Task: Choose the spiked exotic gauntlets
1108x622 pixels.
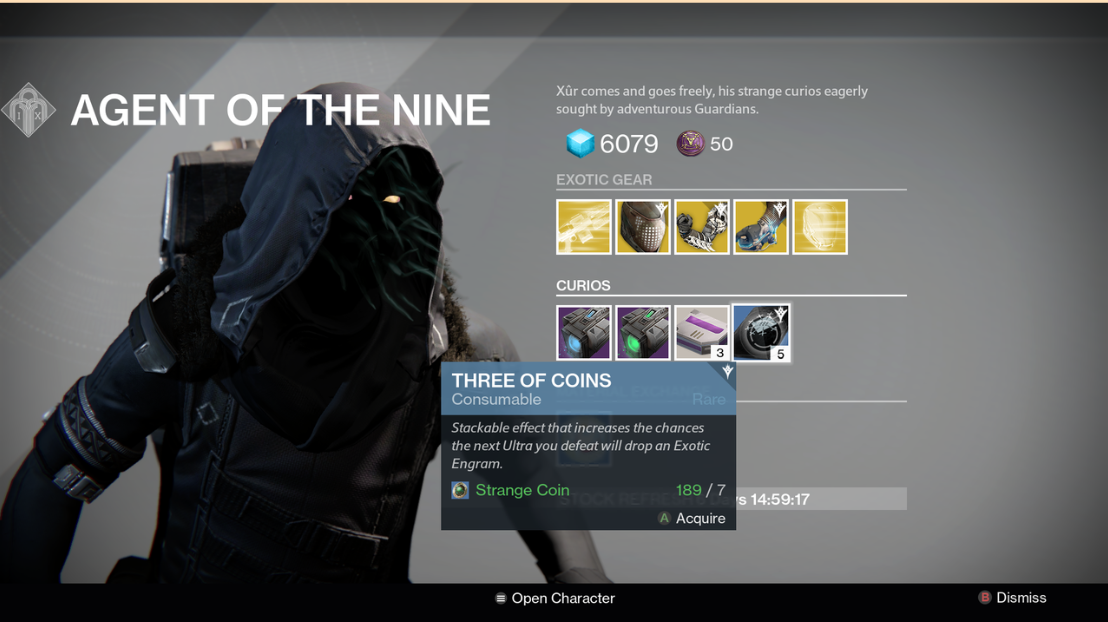Action: (702, 227)
